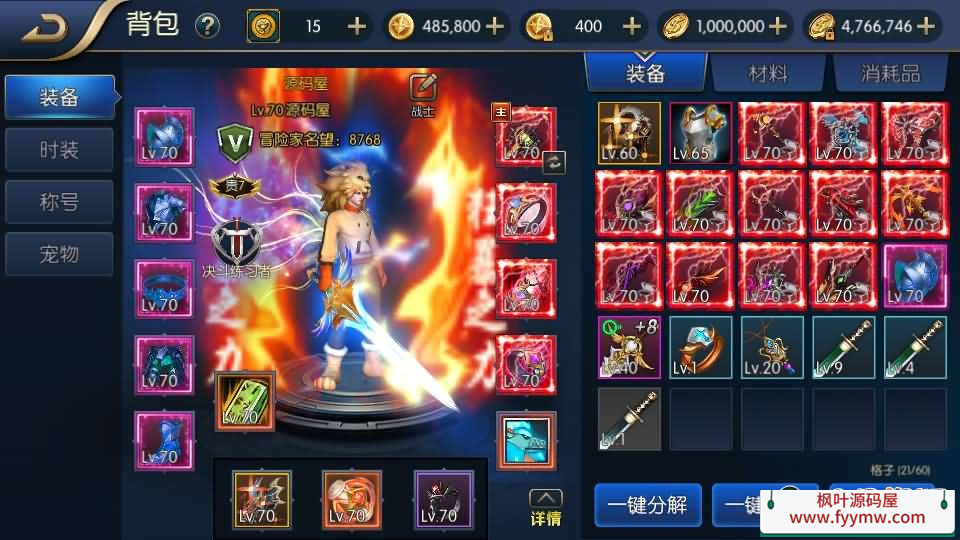Viewport: 960px width, 540px height.
Task: Tap the 一键分解 button
Action: pos(647,504)
